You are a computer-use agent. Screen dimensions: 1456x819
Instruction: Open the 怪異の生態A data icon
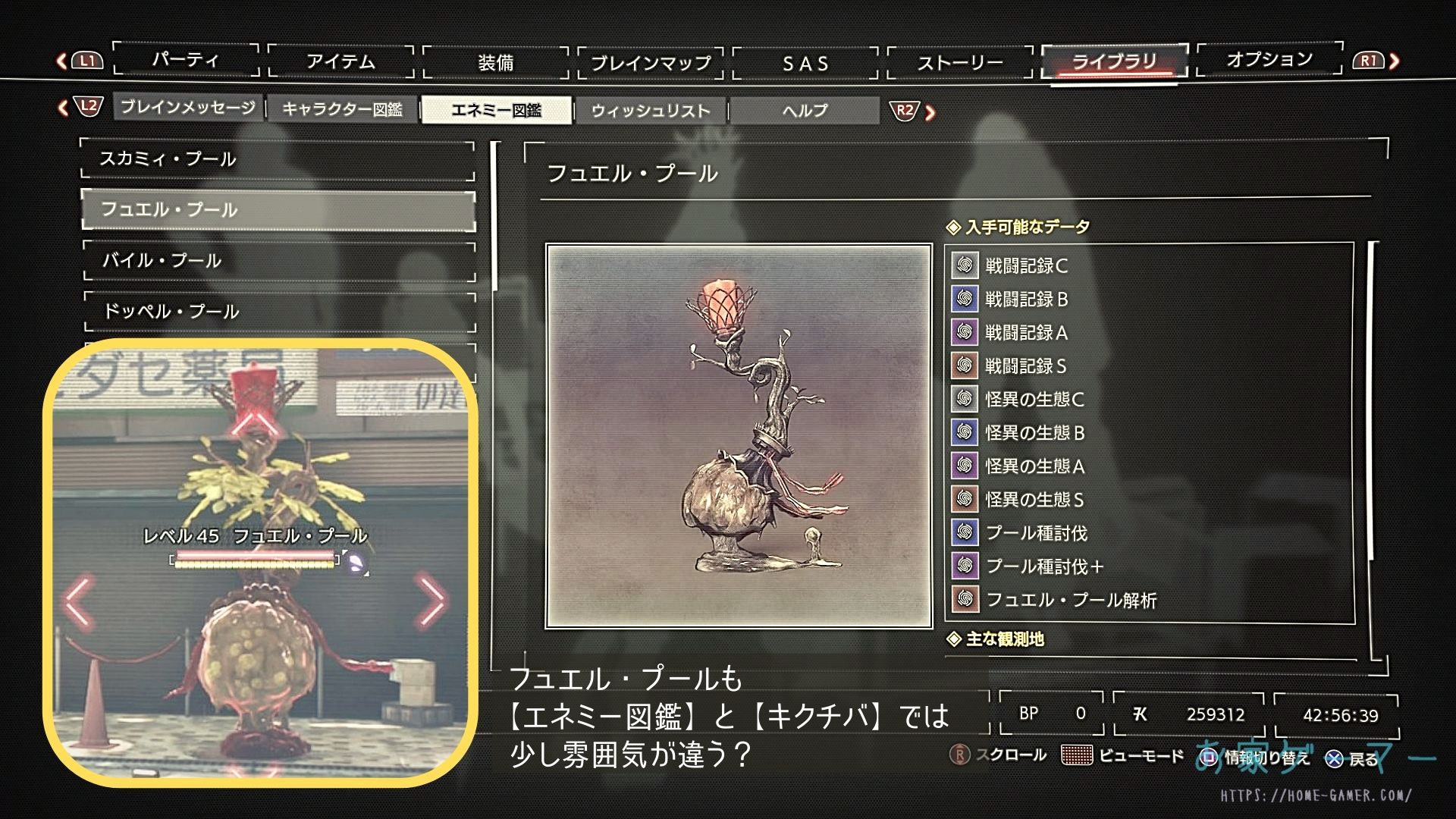[964, 466]
